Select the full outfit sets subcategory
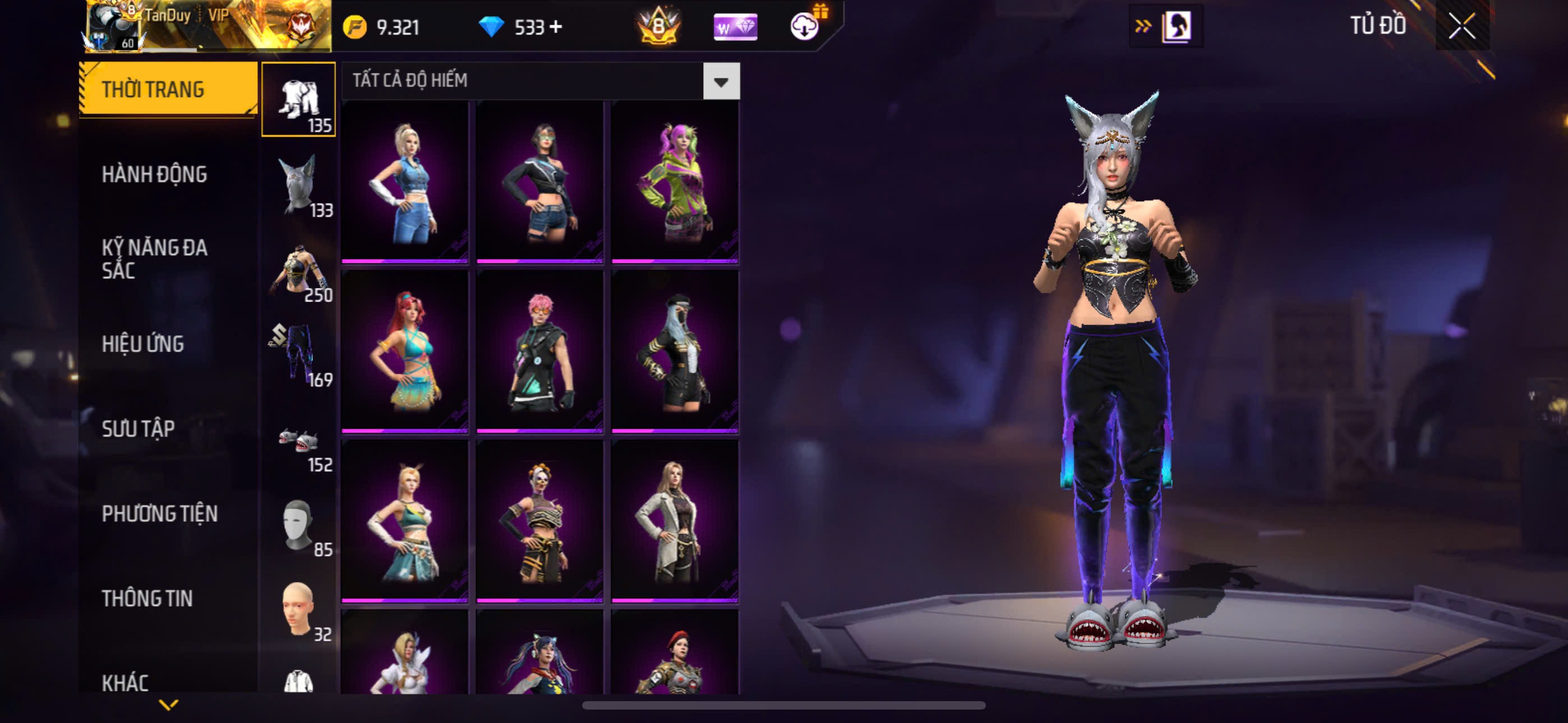The height and width of the screenshot is (723, 1568). [x=298, y=99]
